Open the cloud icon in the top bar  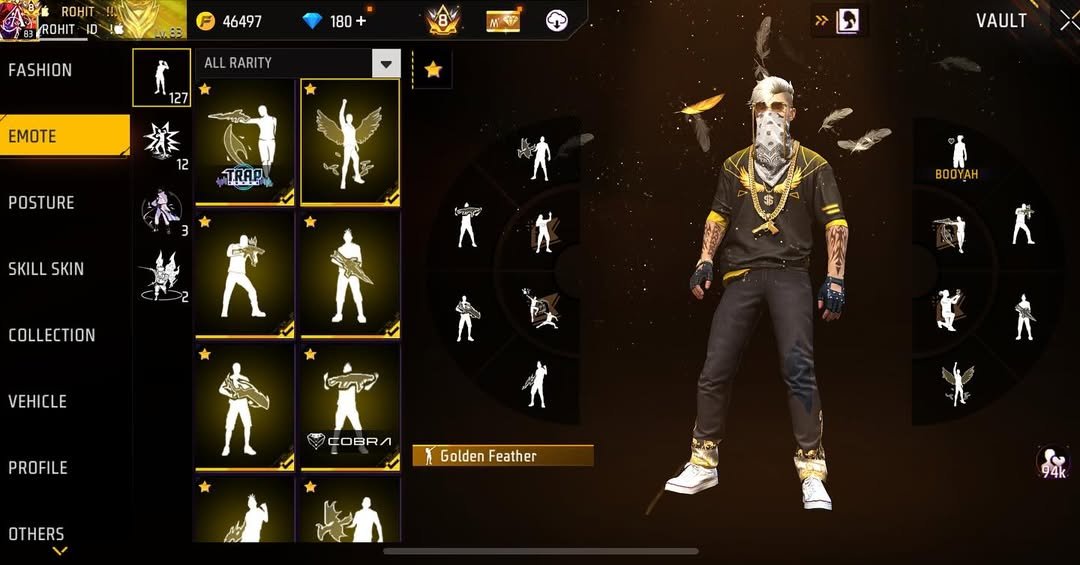point(557,20)
